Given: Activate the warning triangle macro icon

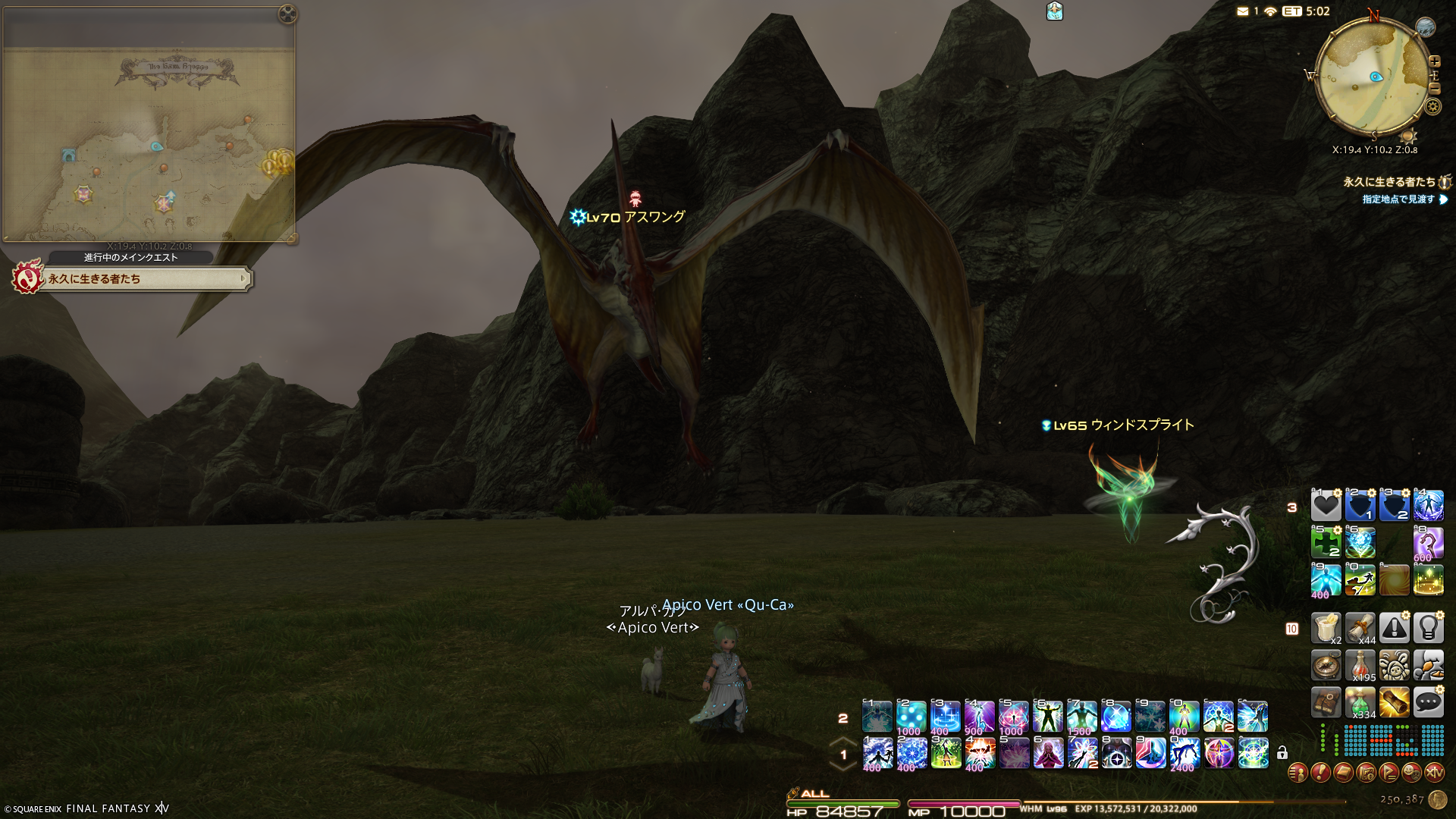Looking at the screenshot, I should (1394, 628).
